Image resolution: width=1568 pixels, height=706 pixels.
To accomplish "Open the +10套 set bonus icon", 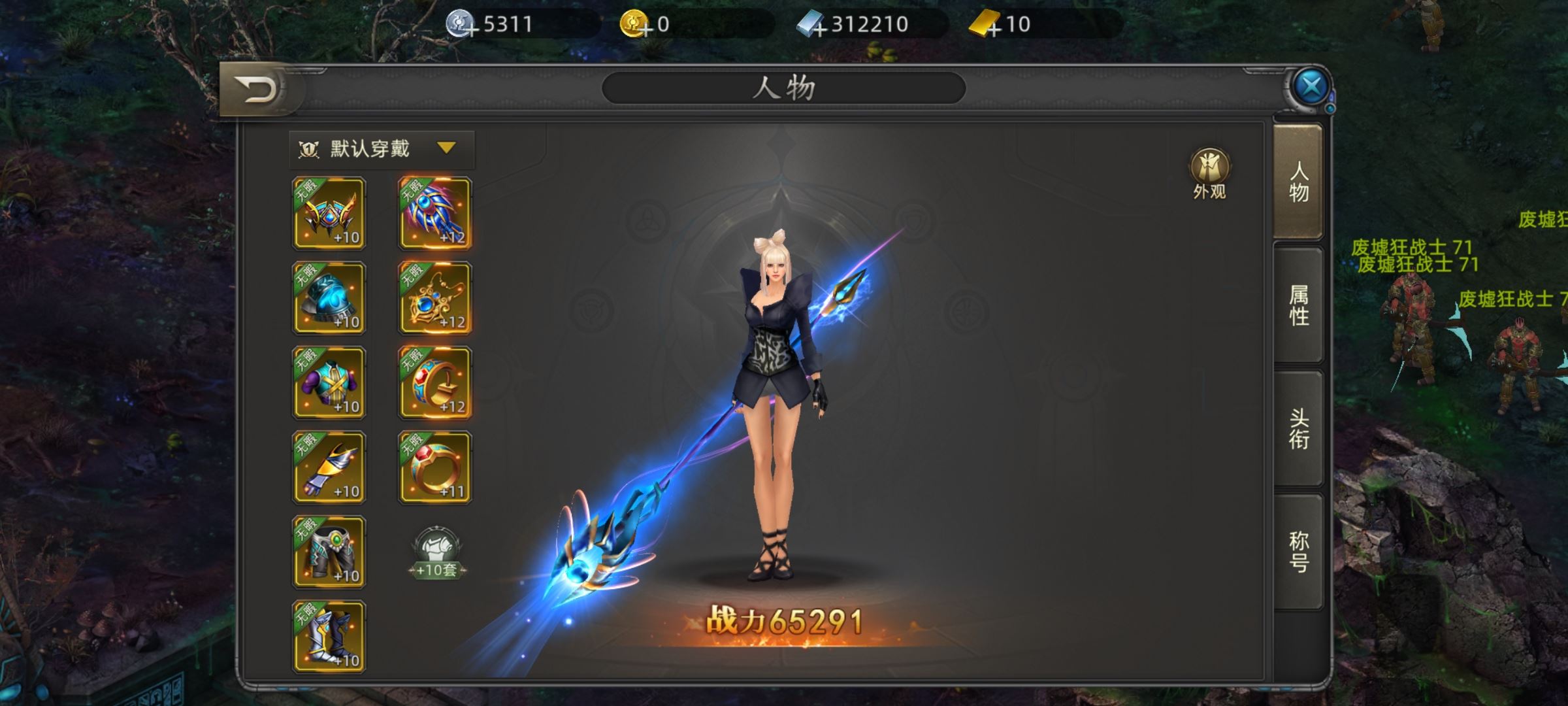I will tap(436, 553).
